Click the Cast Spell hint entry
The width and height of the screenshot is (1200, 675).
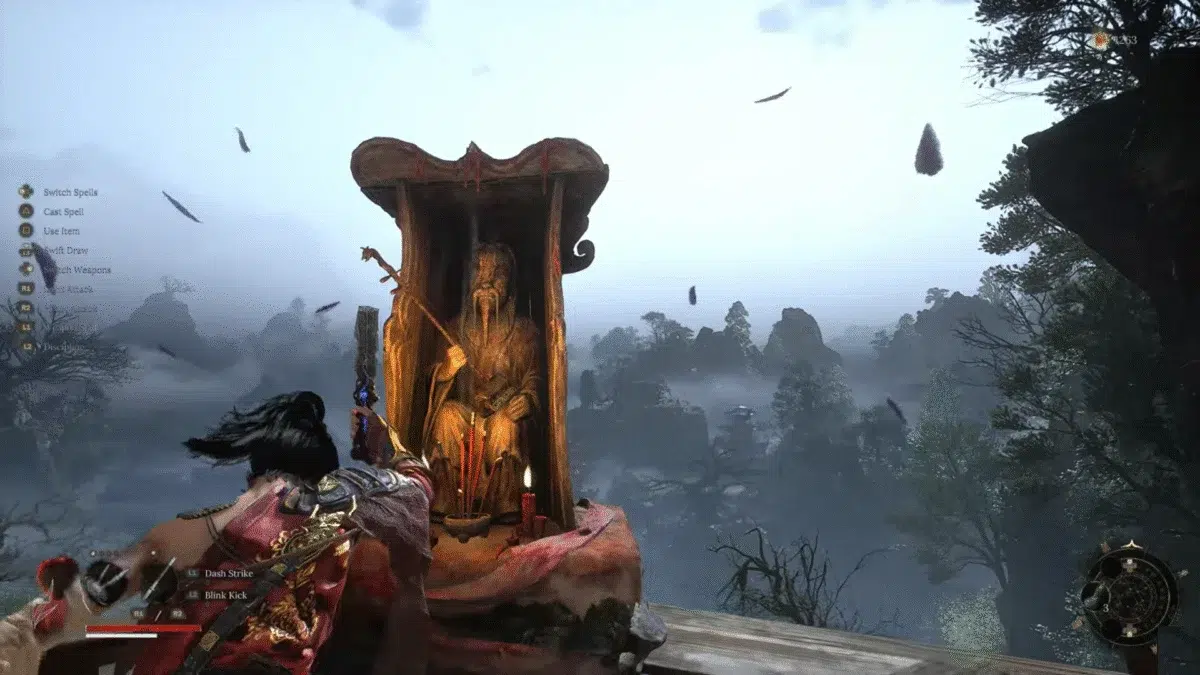click(63, 211)
